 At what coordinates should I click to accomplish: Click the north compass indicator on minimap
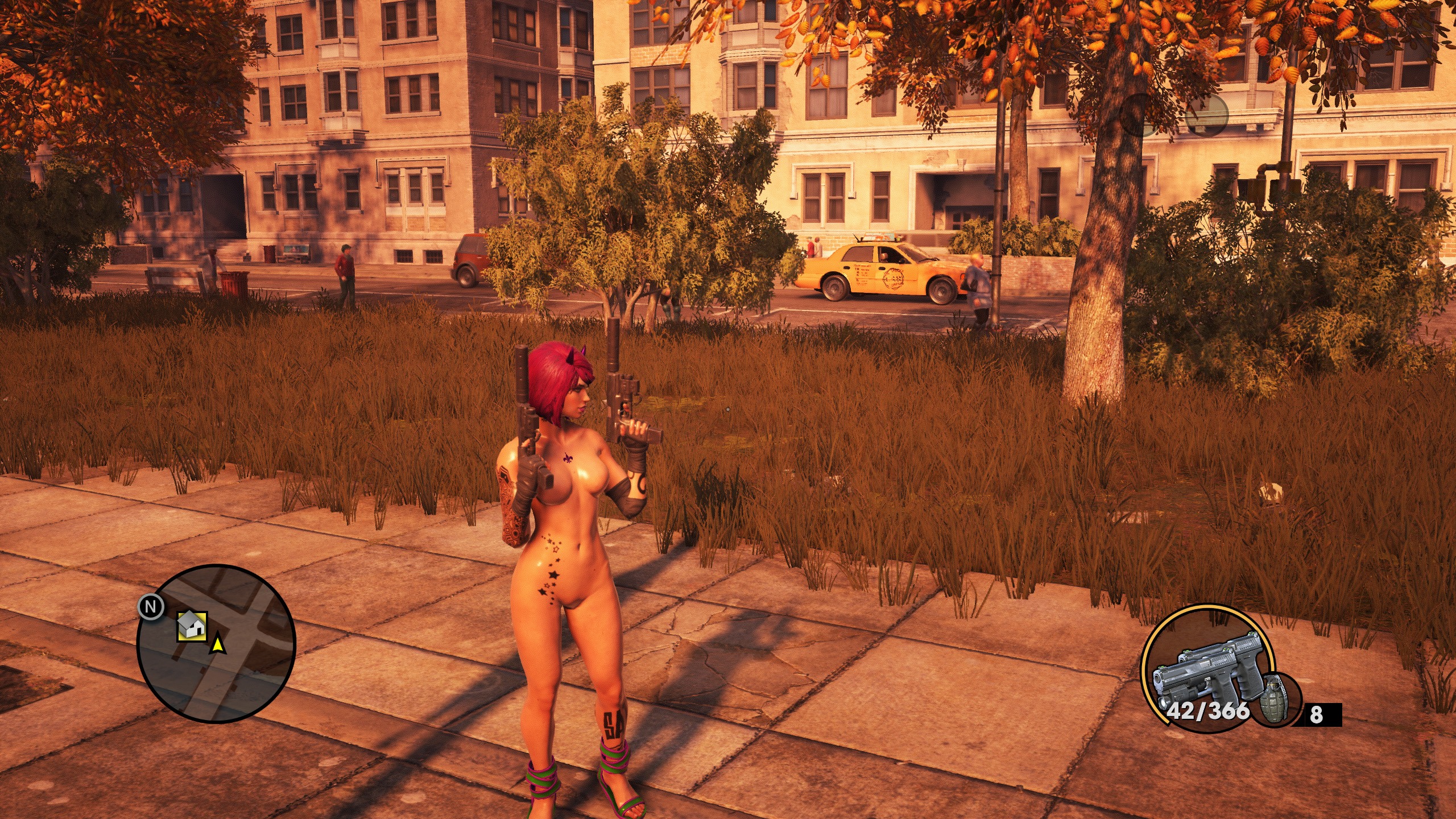coord(151,607)
